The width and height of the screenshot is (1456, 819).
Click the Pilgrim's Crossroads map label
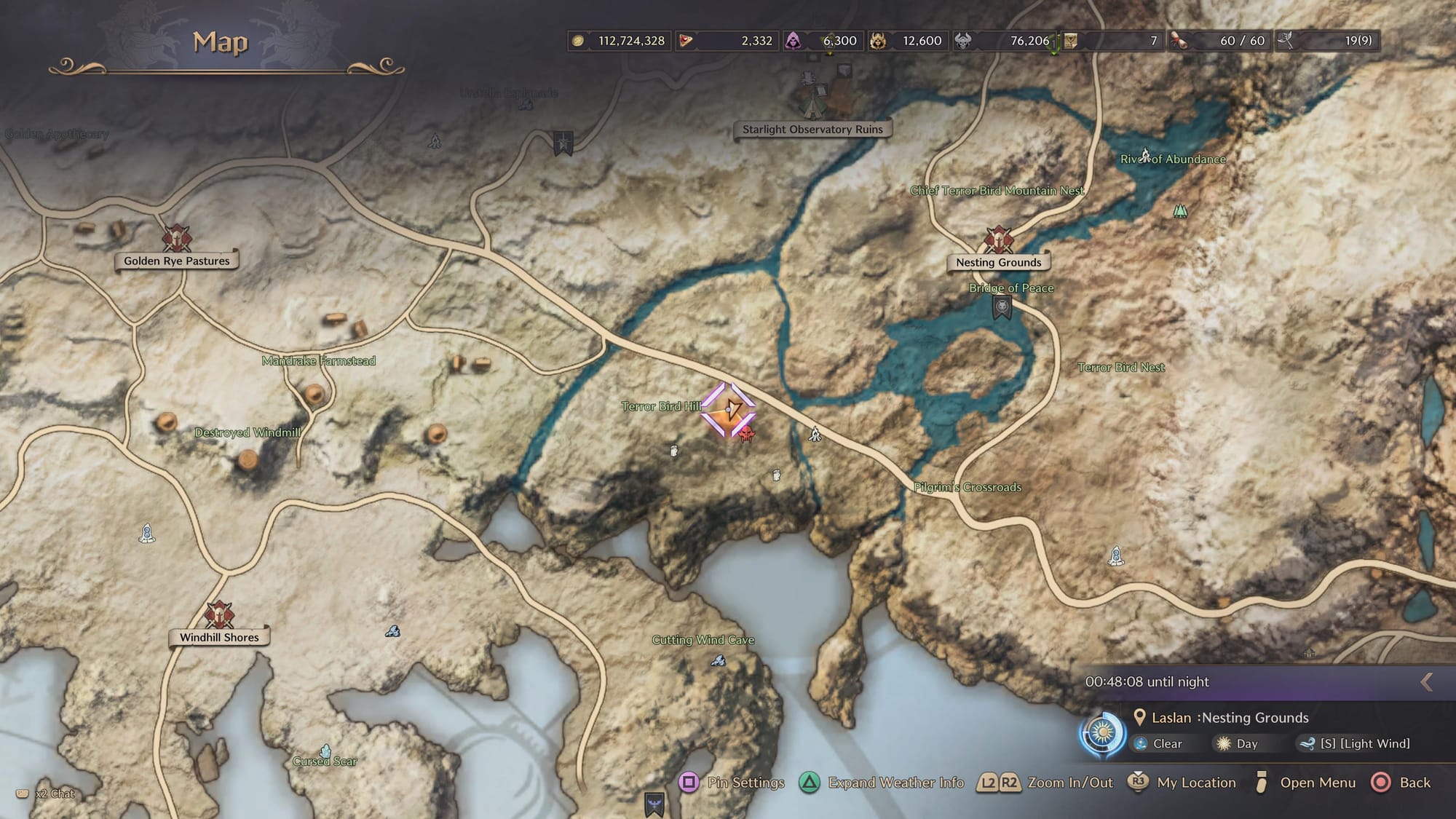pos(967,487)
